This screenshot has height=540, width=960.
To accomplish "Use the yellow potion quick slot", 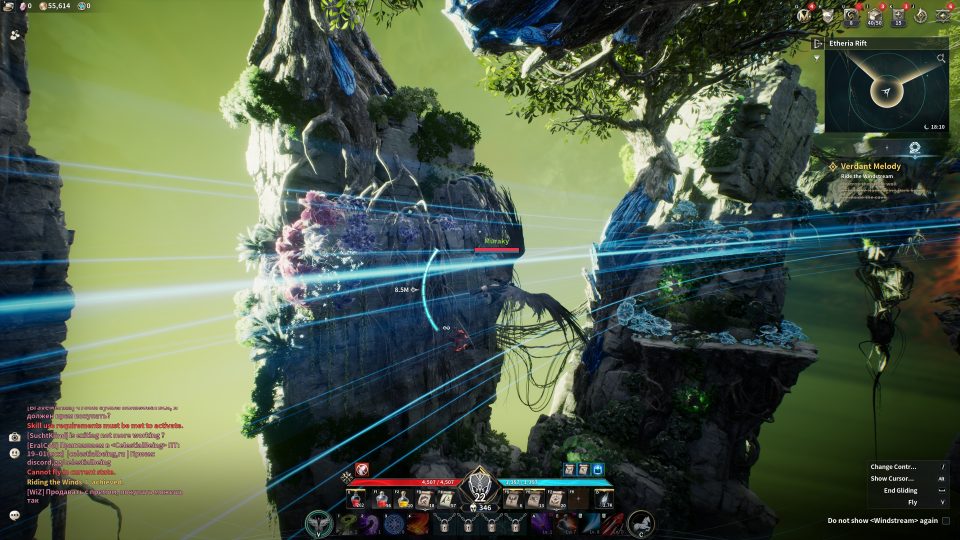I will (404, 499).
